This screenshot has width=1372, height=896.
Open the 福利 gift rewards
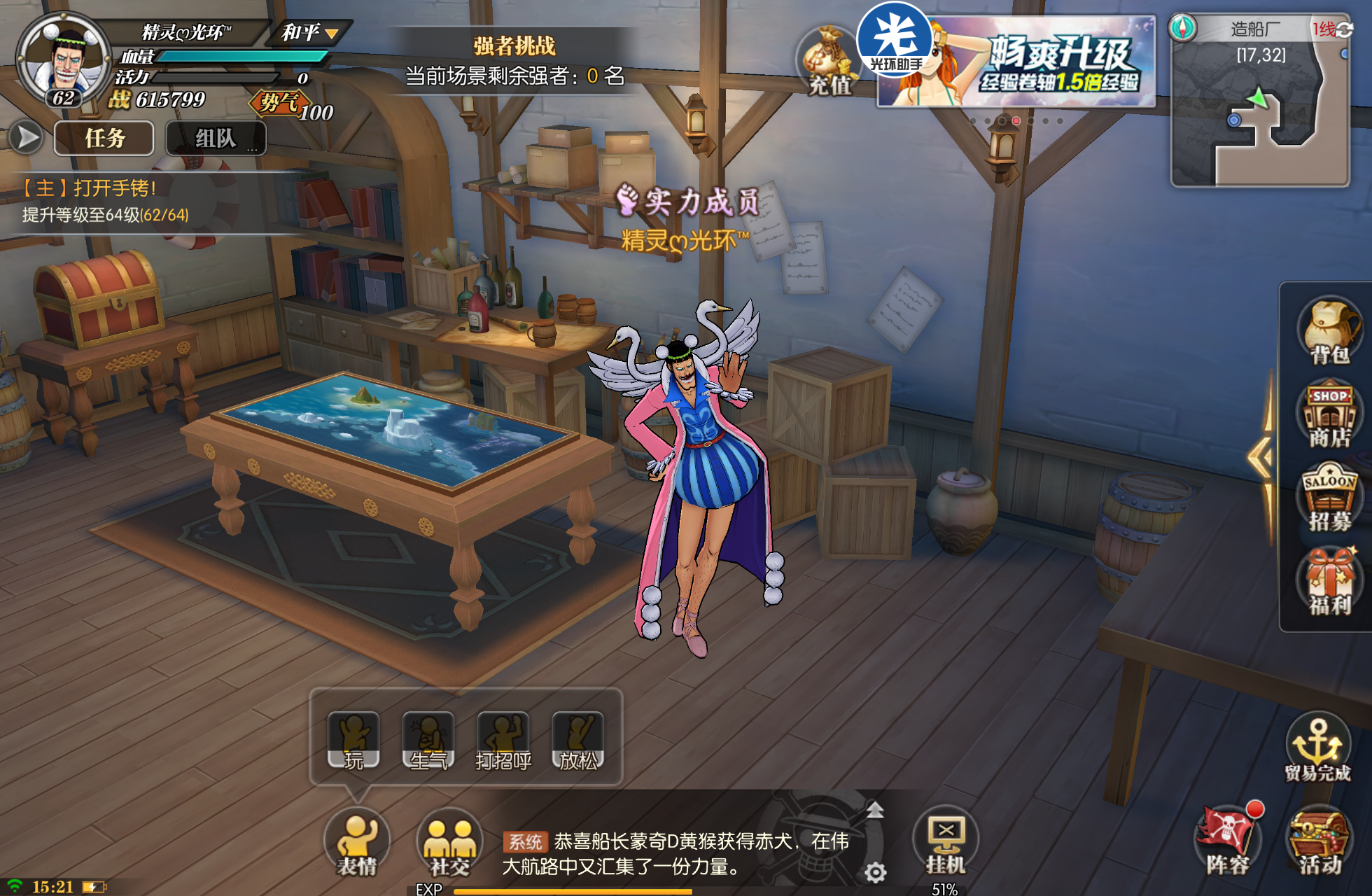(1329, 582)
